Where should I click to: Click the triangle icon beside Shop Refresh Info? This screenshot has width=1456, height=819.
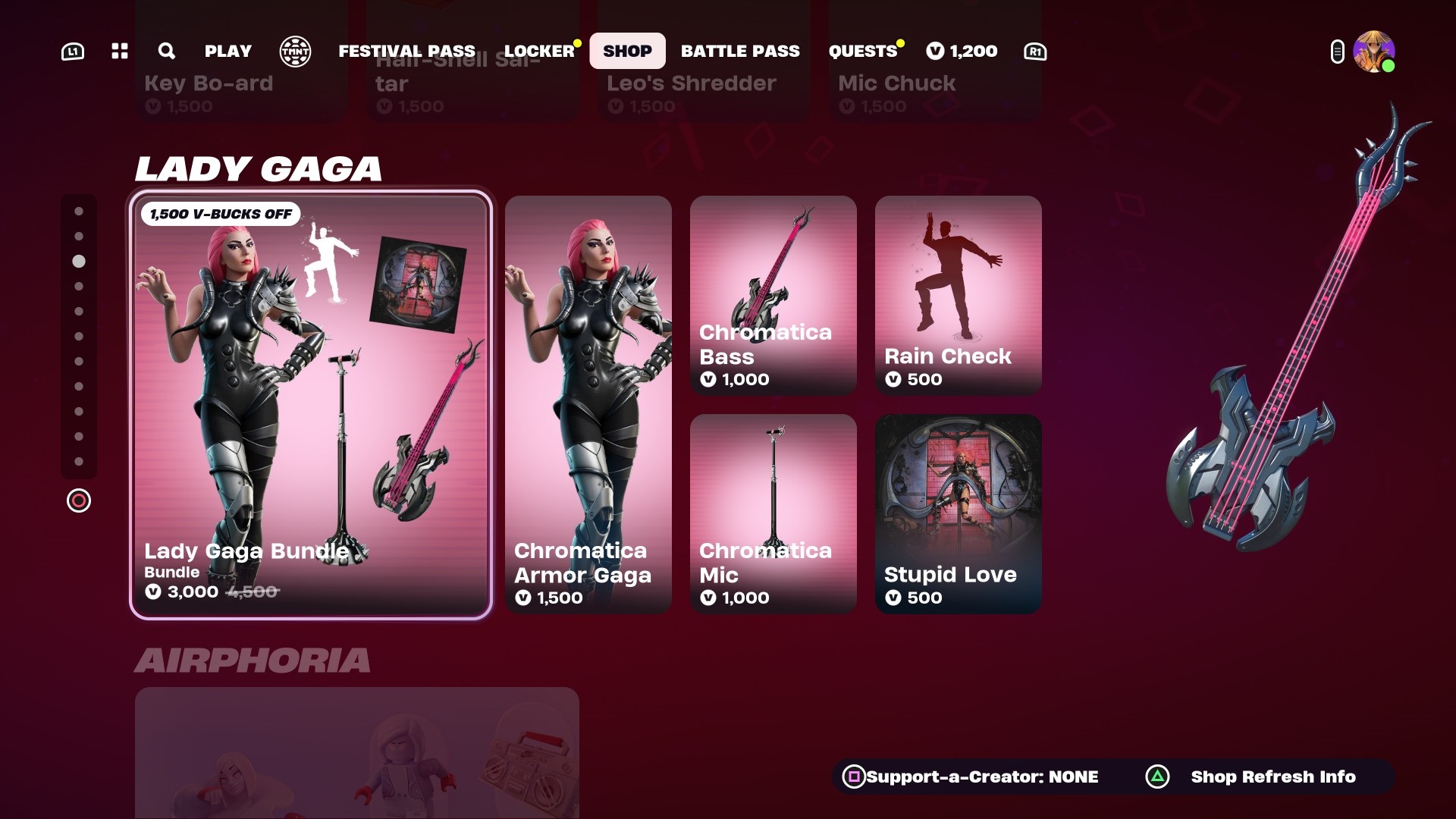1156,777
